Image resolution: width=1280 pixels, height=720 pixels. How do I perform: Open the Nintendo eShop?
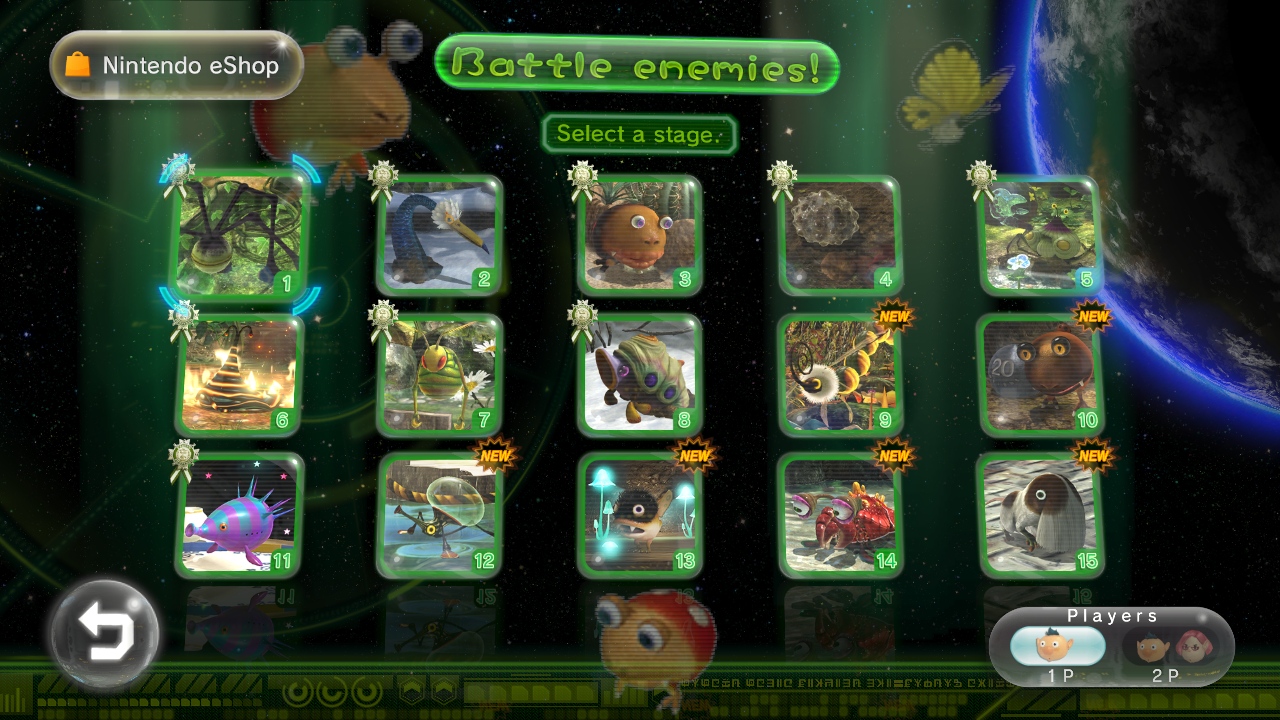(x=176, y=66)
